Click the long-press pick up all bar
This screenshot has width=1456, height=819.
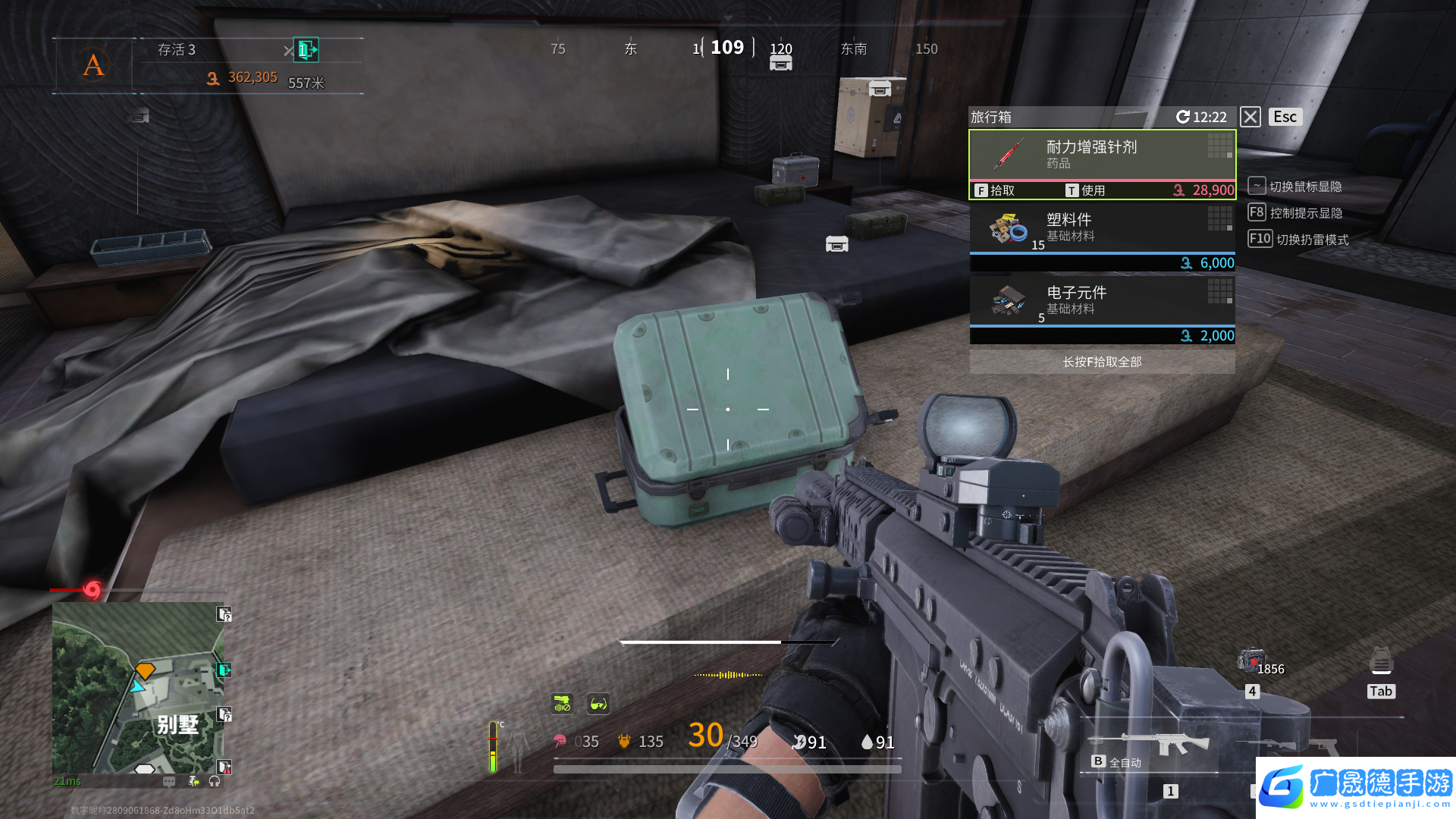coord(1101,362)
